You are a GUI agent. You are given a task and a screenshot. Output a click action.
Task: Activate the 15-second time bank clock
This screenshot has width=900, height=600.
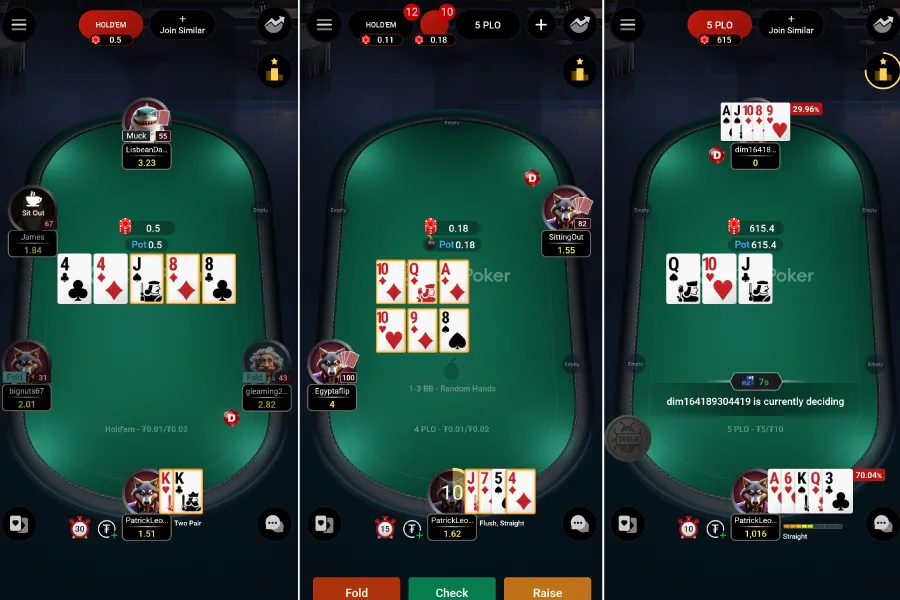point(385,528)
